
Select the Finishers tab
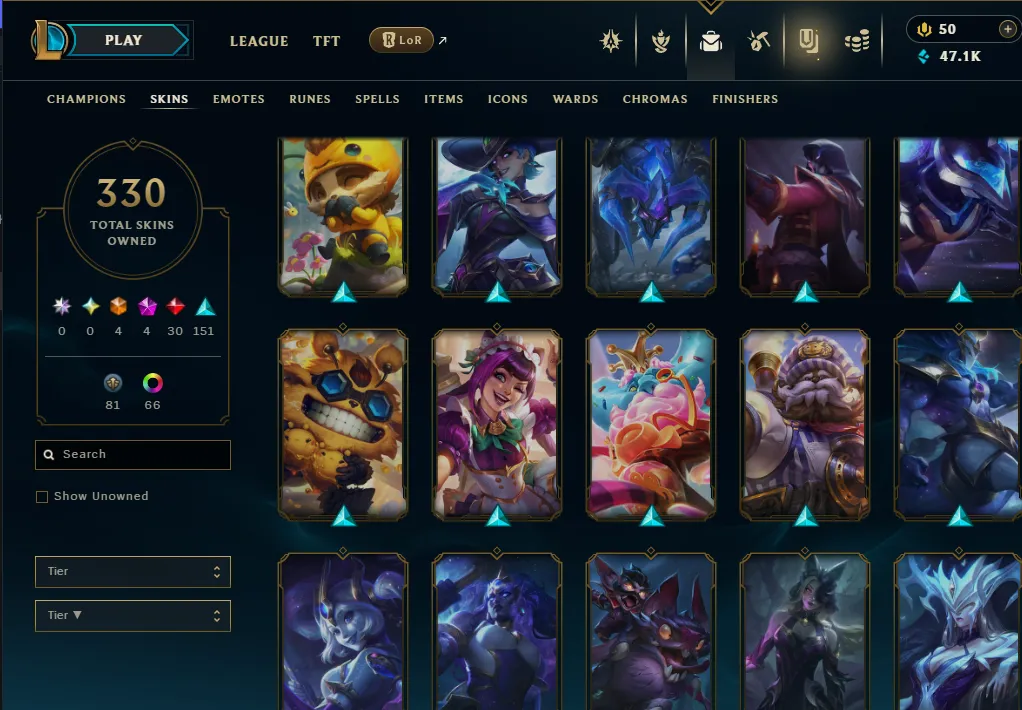point(744,99)
